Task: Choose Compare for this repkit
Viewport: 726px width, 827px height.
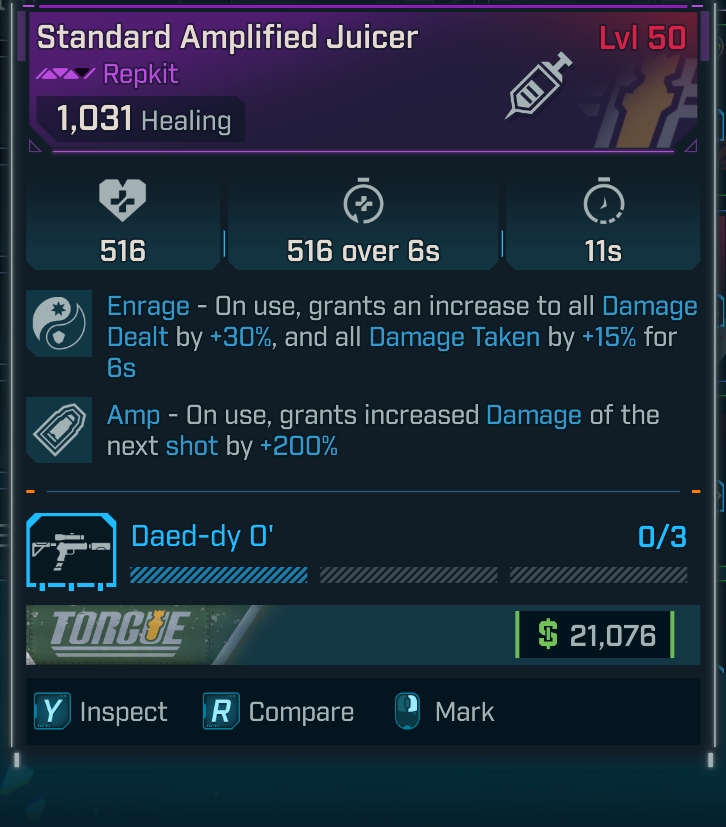Action: [x=279, y=712]
